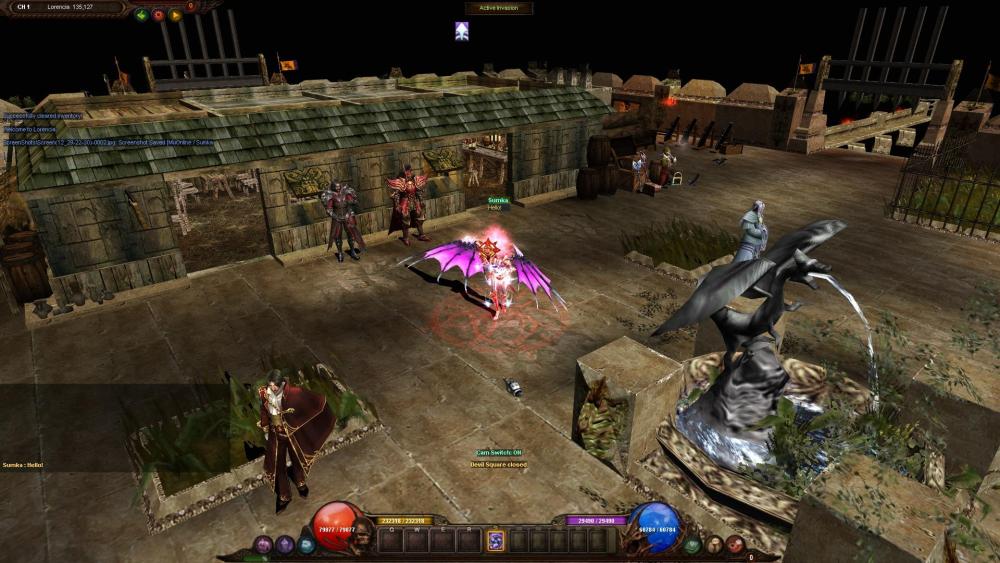Open the Active Invasion panel
1000x563 pixels.
tap(498, 8)
